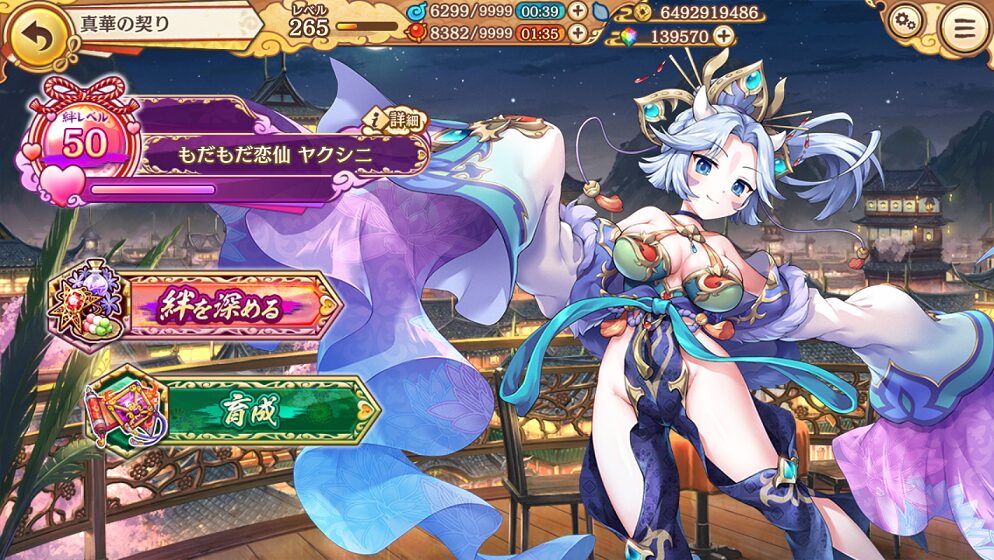Add red stamina with its plus button
Image resolution: width=994 pixels, height=560 pixels.
tap(578, 33)
